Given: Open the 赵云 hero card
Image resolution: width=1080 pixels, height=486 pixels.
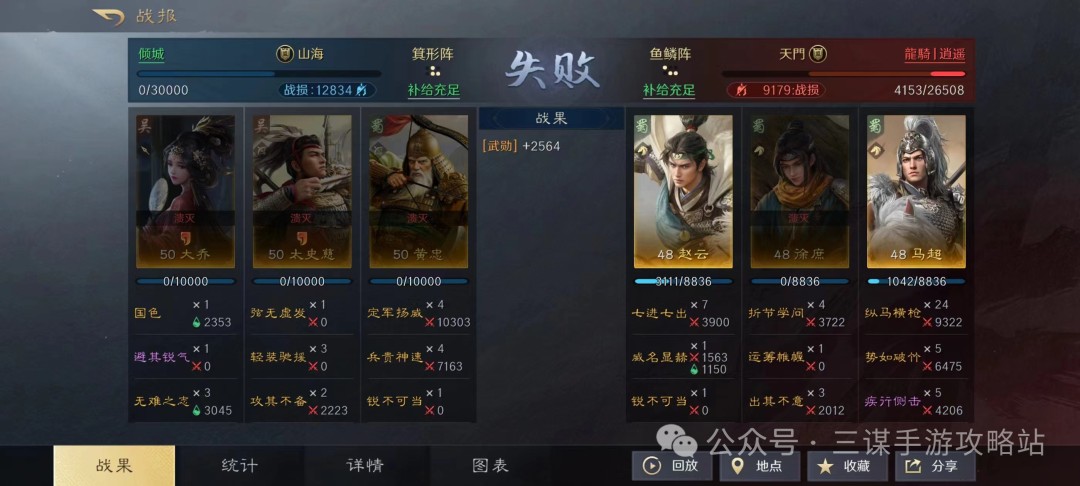Looking at the screenshot, I should 683,191.
